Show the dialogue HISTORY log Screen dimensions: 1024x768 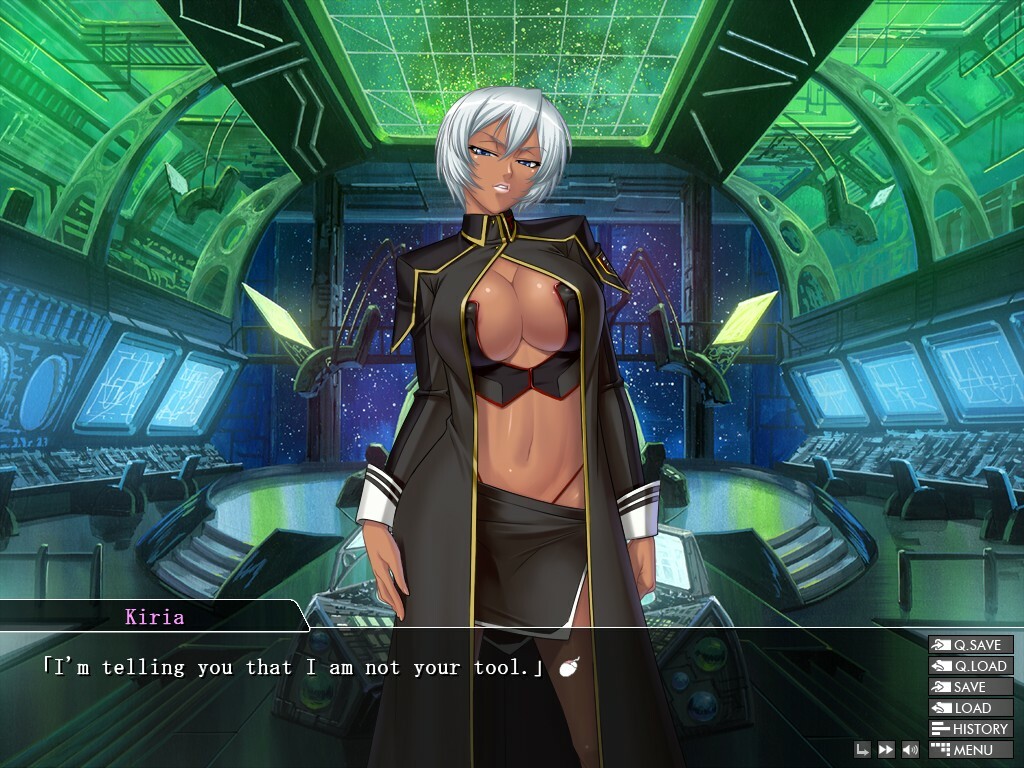click(x=970, y=729)
